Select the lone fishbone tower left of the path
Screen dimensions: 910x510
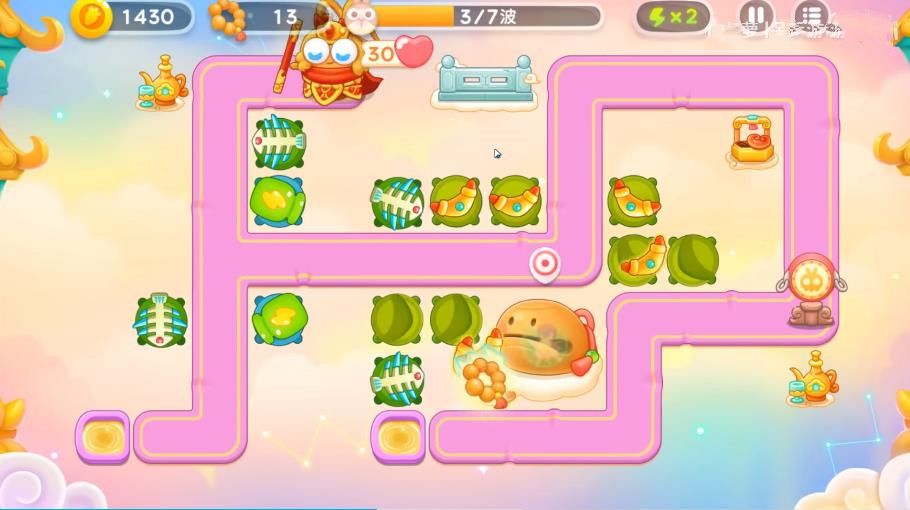click(x=161, y=320)
